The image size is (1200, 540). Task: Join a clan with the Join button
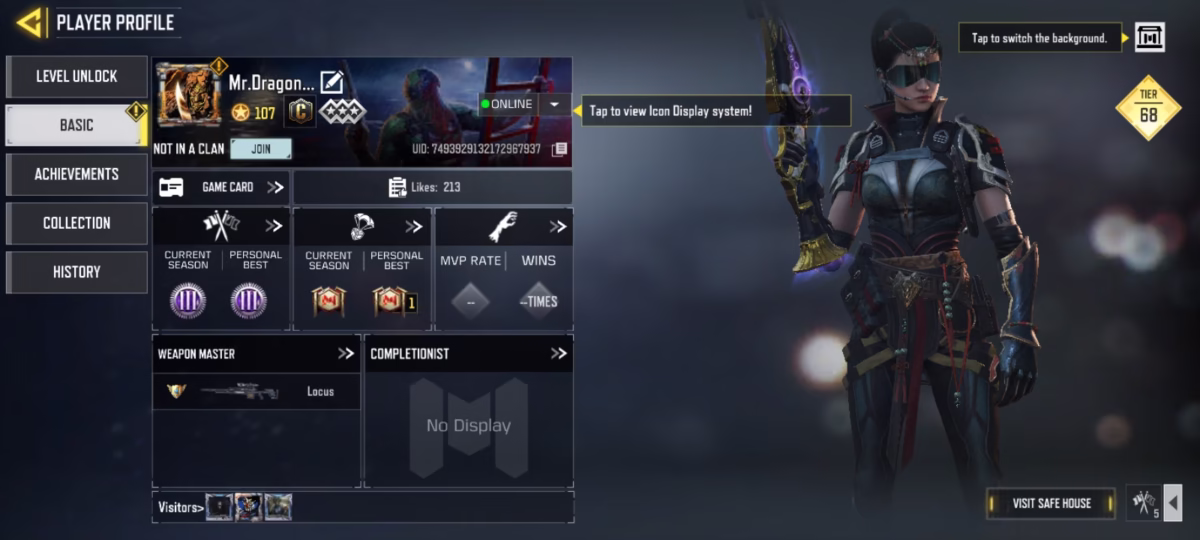coord(261,149)
